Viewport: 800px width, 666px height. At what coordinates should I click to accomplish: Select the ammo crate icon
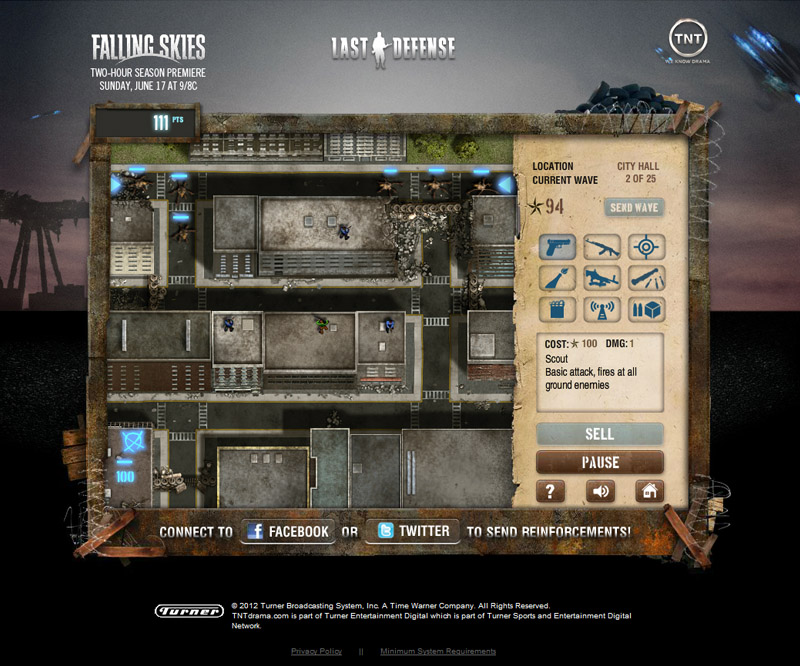click(649, 309)
